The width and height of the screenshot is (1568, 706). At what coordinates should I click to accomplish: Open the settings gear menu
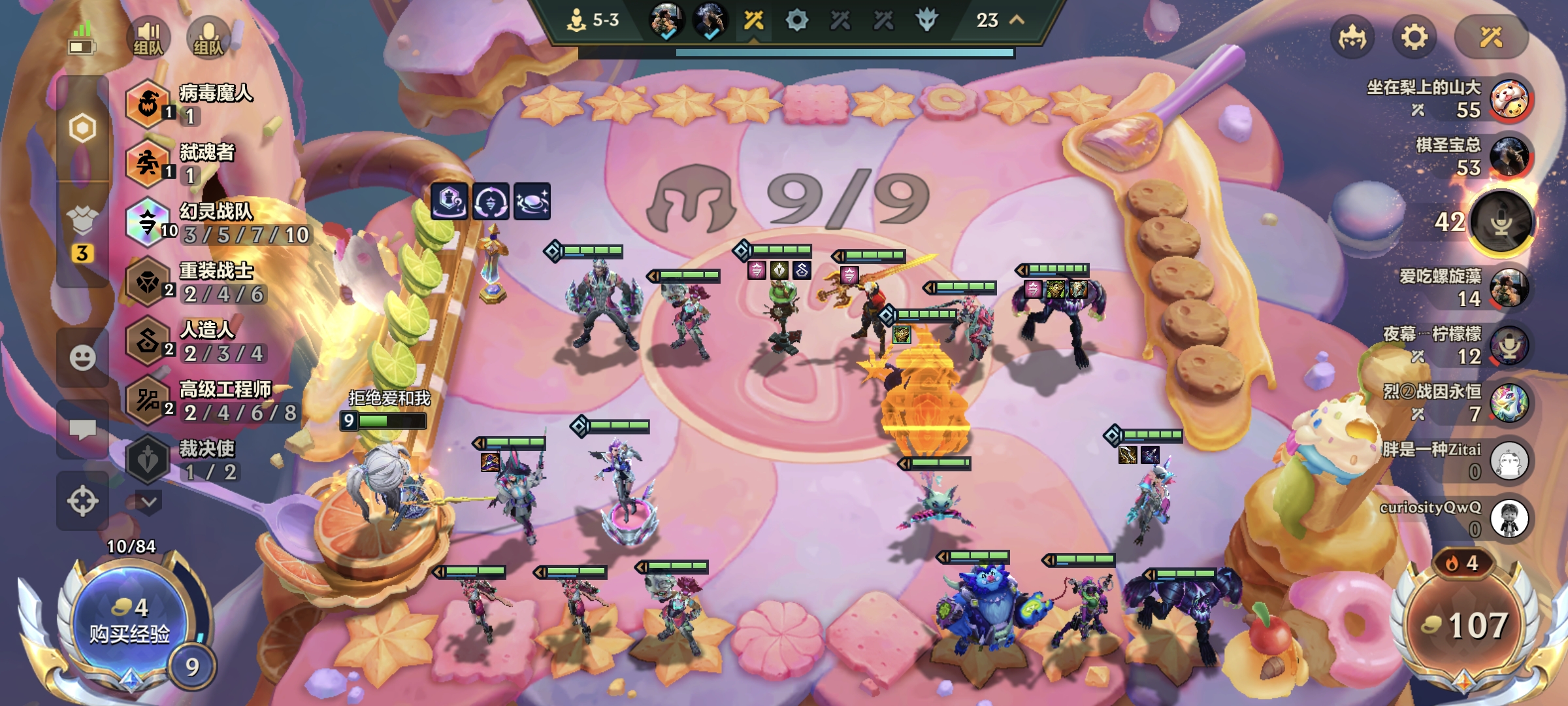[x=1414, y=37]
